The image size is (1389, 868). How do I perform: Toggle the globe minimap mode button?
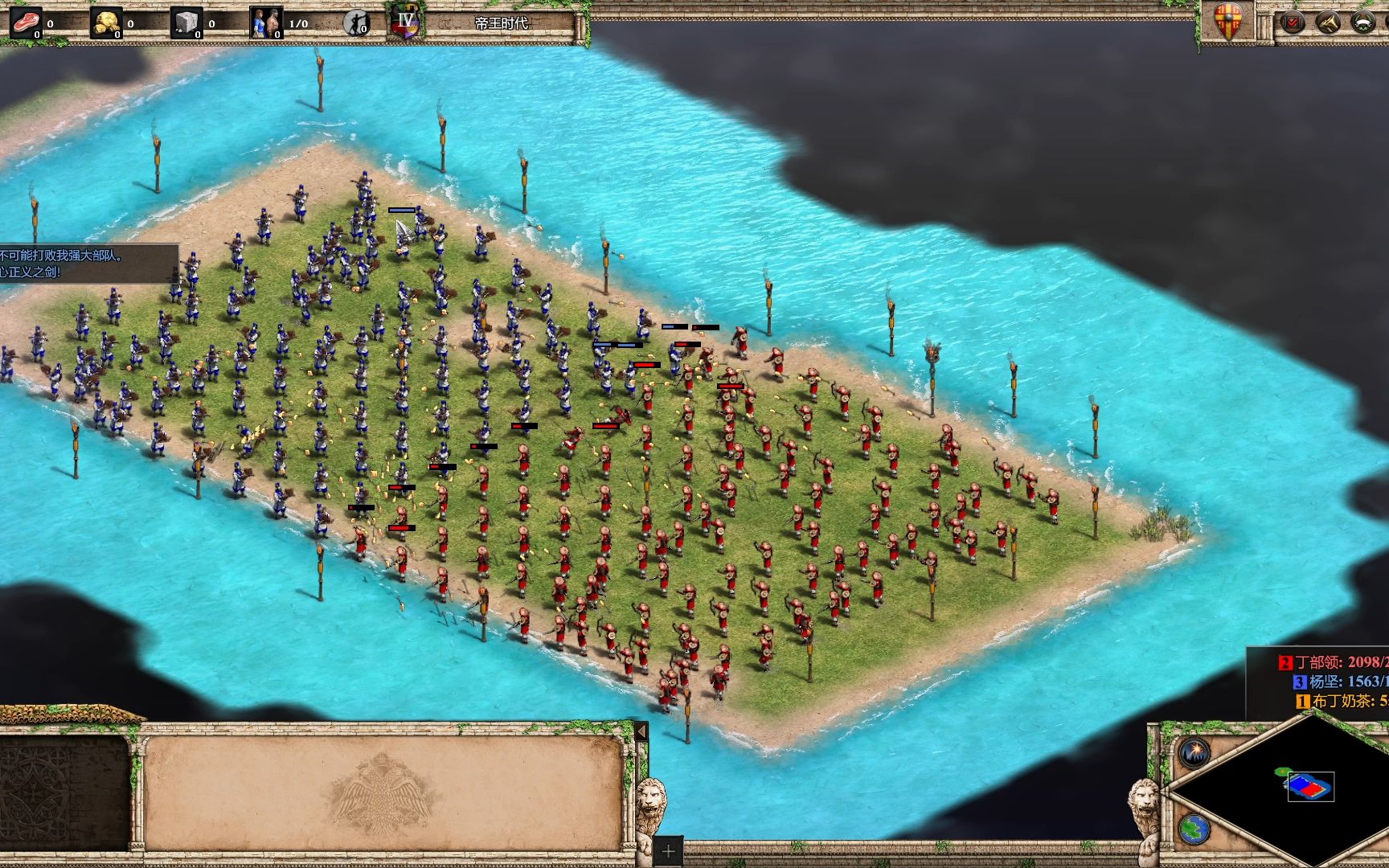(1194, 829)
